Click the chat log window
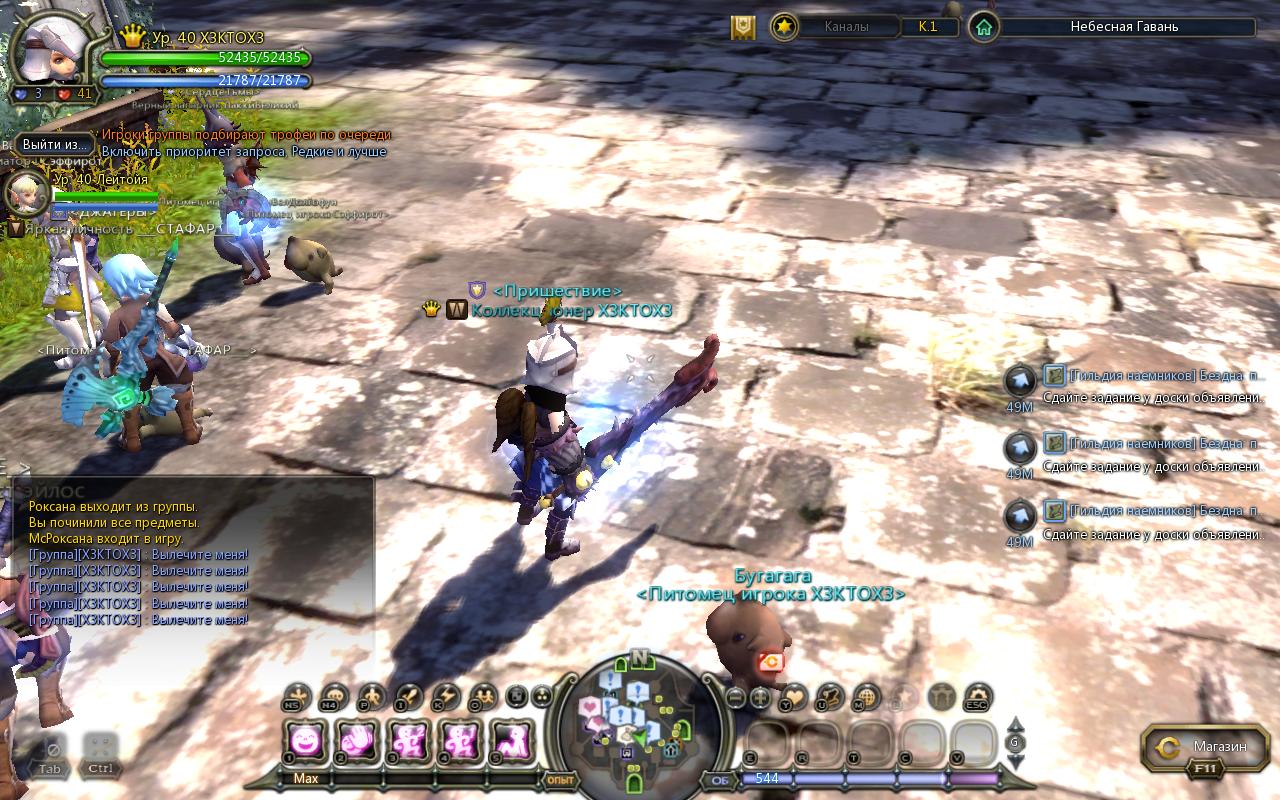Viewport: 1280px width, 800px height. tap(190, 560)
